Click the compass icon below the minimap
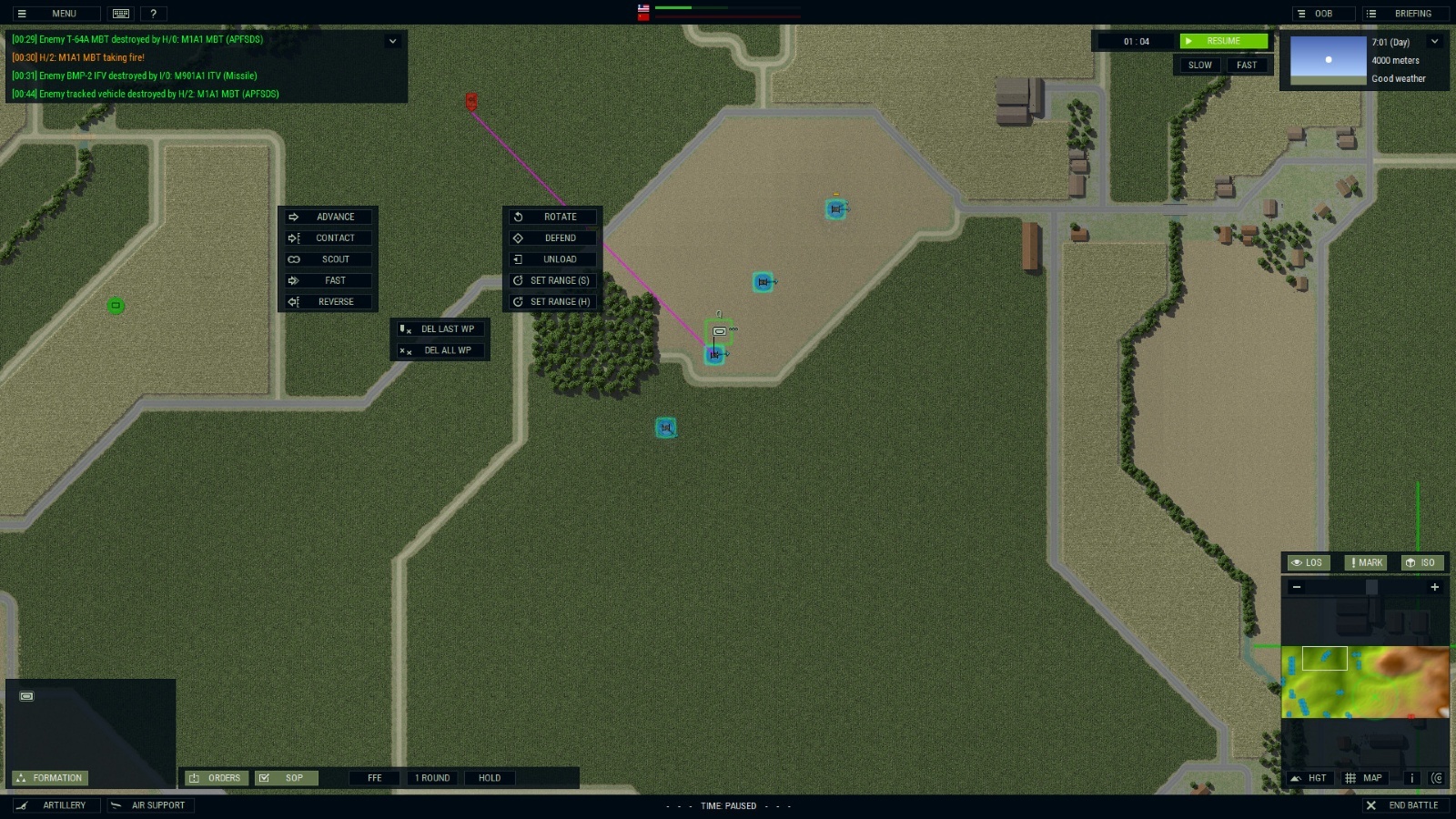1456x819 pixels. [x=1438, y=778]
